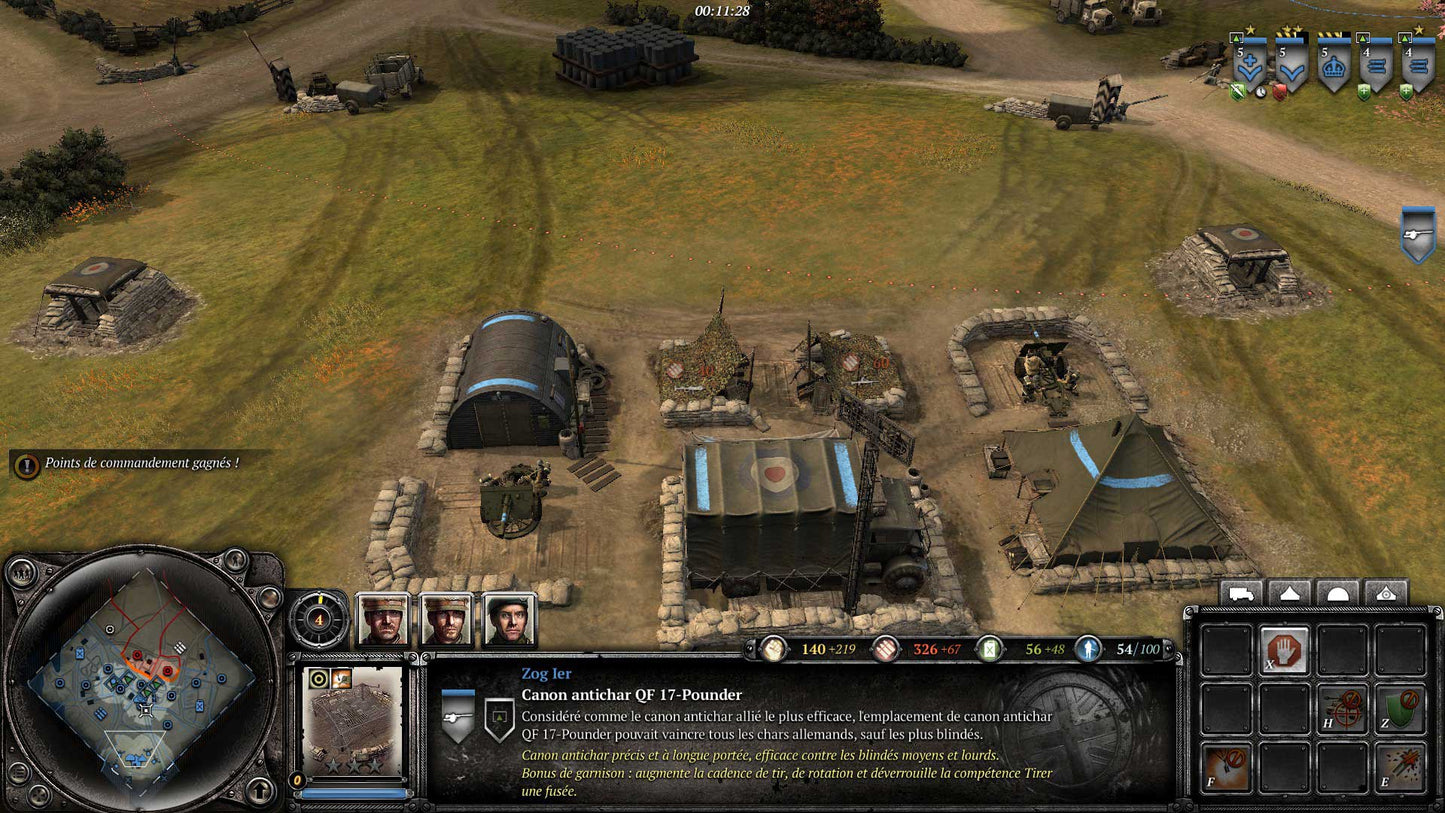Click the observation post icon above the command grid
The image size is (1445, 813).
1385,594
